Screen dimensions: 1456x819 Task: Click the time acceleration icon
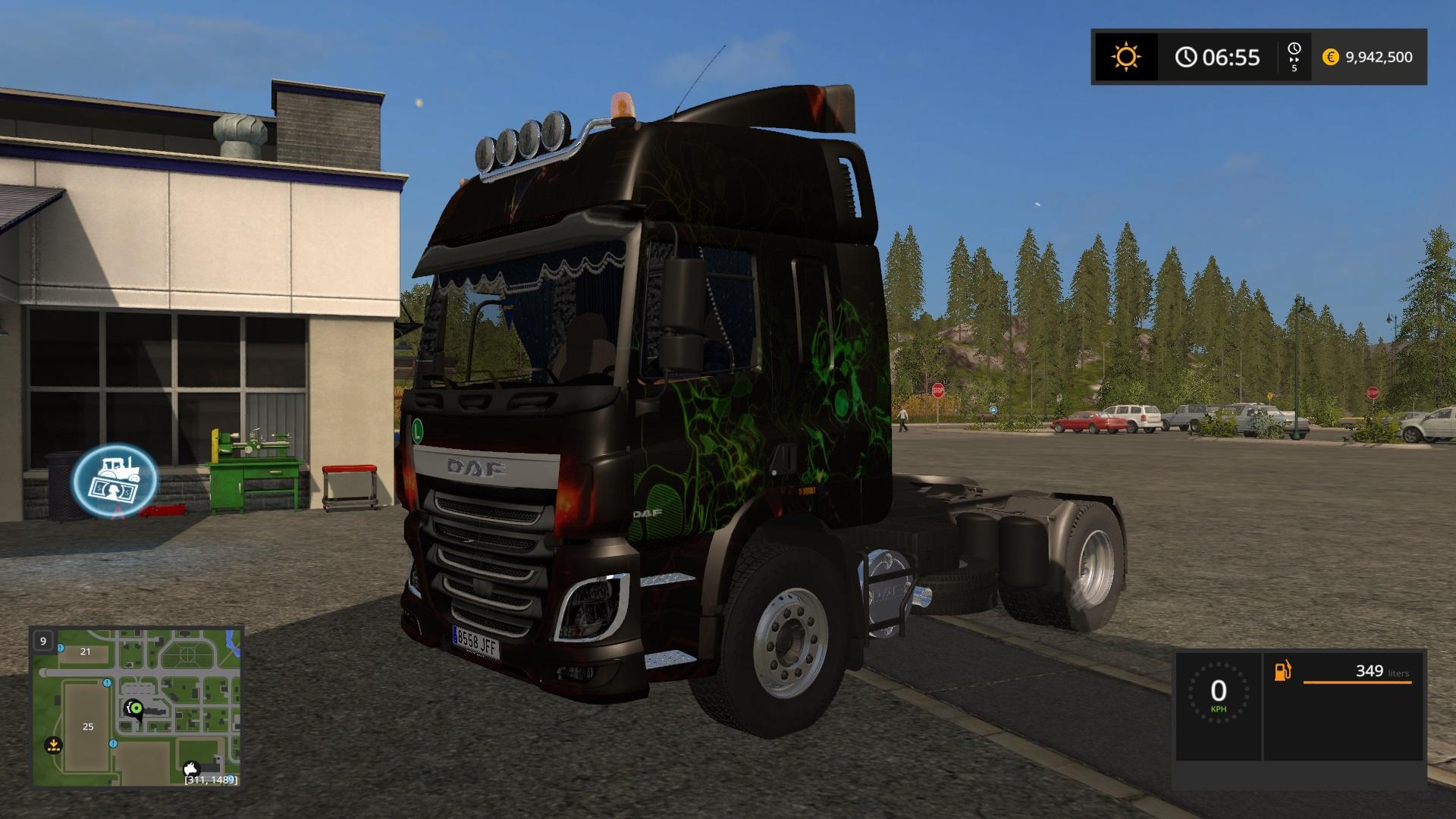1294,57
